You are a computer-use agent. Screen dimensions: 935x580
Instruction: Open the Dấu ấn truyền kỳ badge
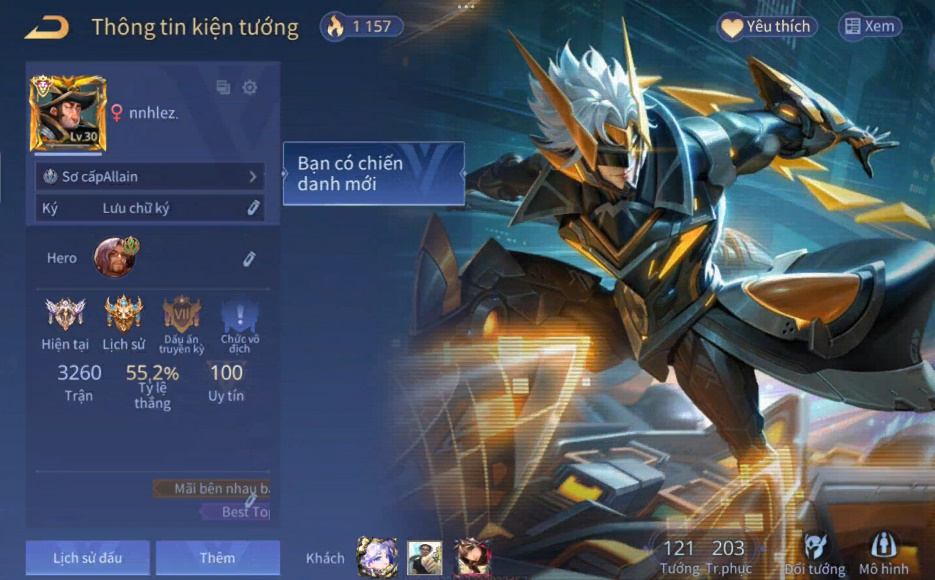pos(183,315)
